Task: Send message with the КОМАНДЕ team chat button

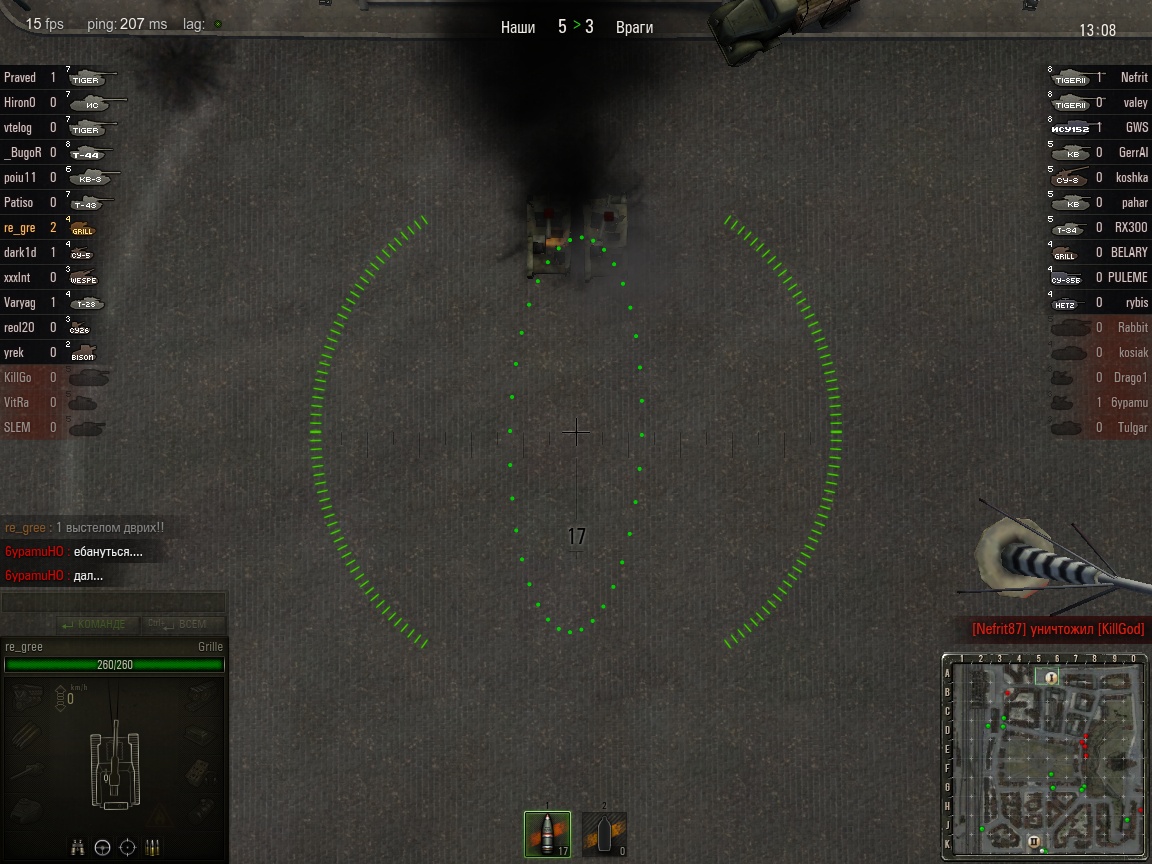Action: click(x=95, y=625)
